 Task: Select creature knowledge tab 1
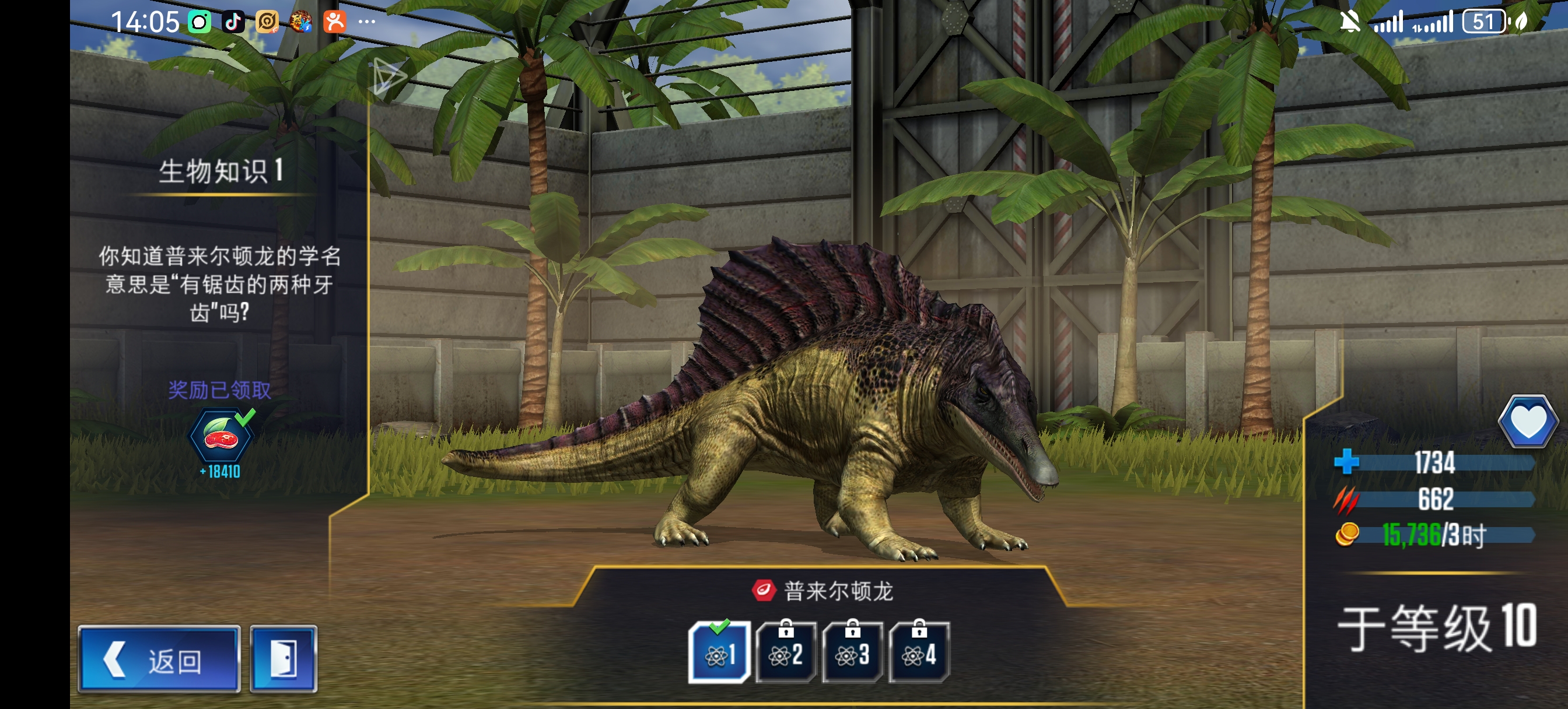[x=719, y=654]
